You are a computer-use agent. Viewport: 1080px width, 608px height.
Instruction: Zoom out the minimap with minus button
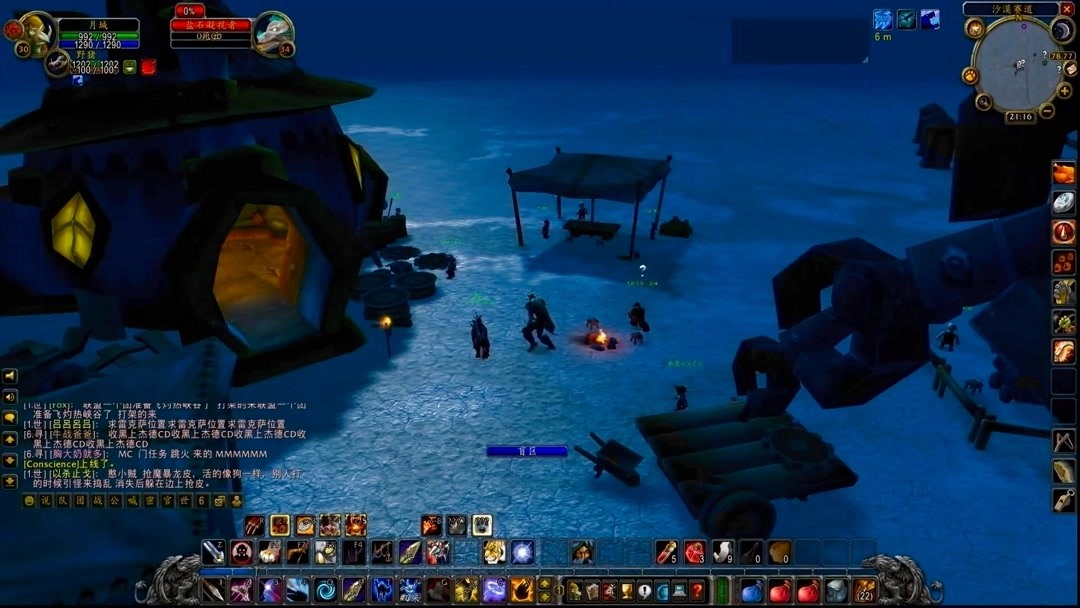pyautogui.click(x=1046, y=110)
